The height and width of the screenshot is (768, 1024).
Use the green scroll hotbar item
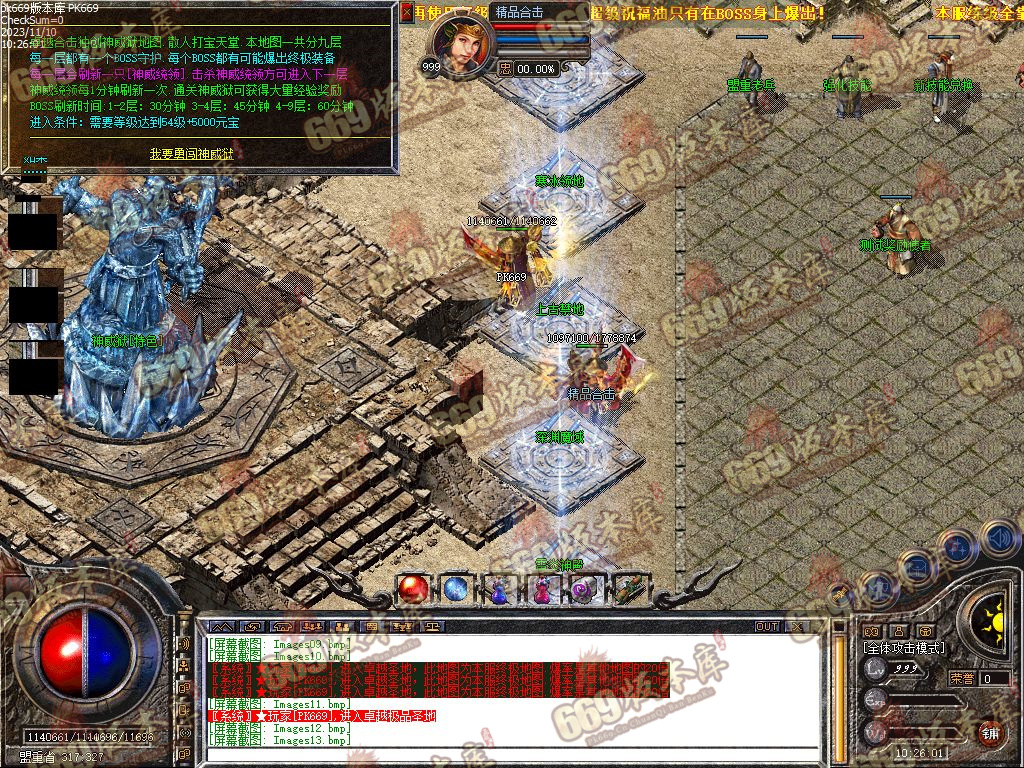[x=630, y=589]
